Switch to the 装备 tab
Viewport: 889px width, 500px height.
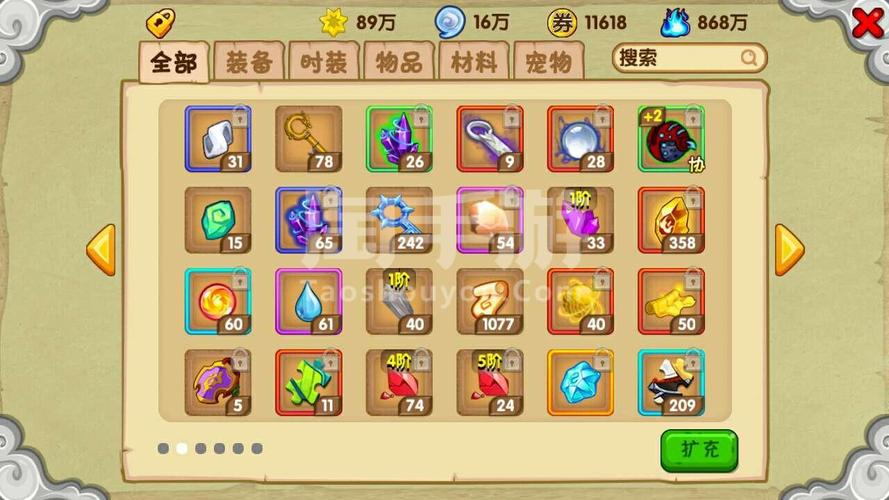pos(249,62)
